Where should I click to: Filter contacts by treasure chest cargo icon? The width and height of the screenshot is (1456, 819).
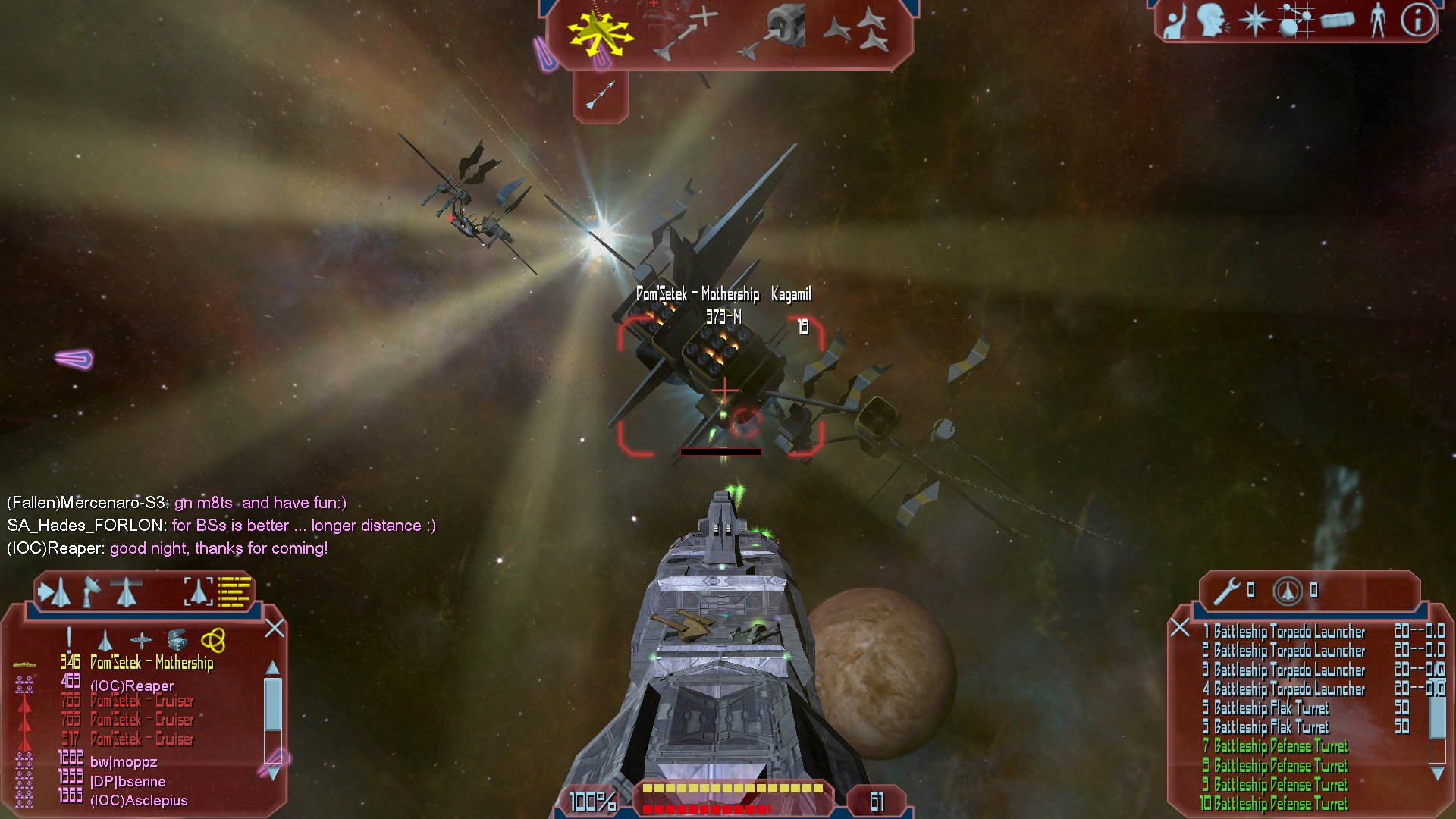coord(177,641)
